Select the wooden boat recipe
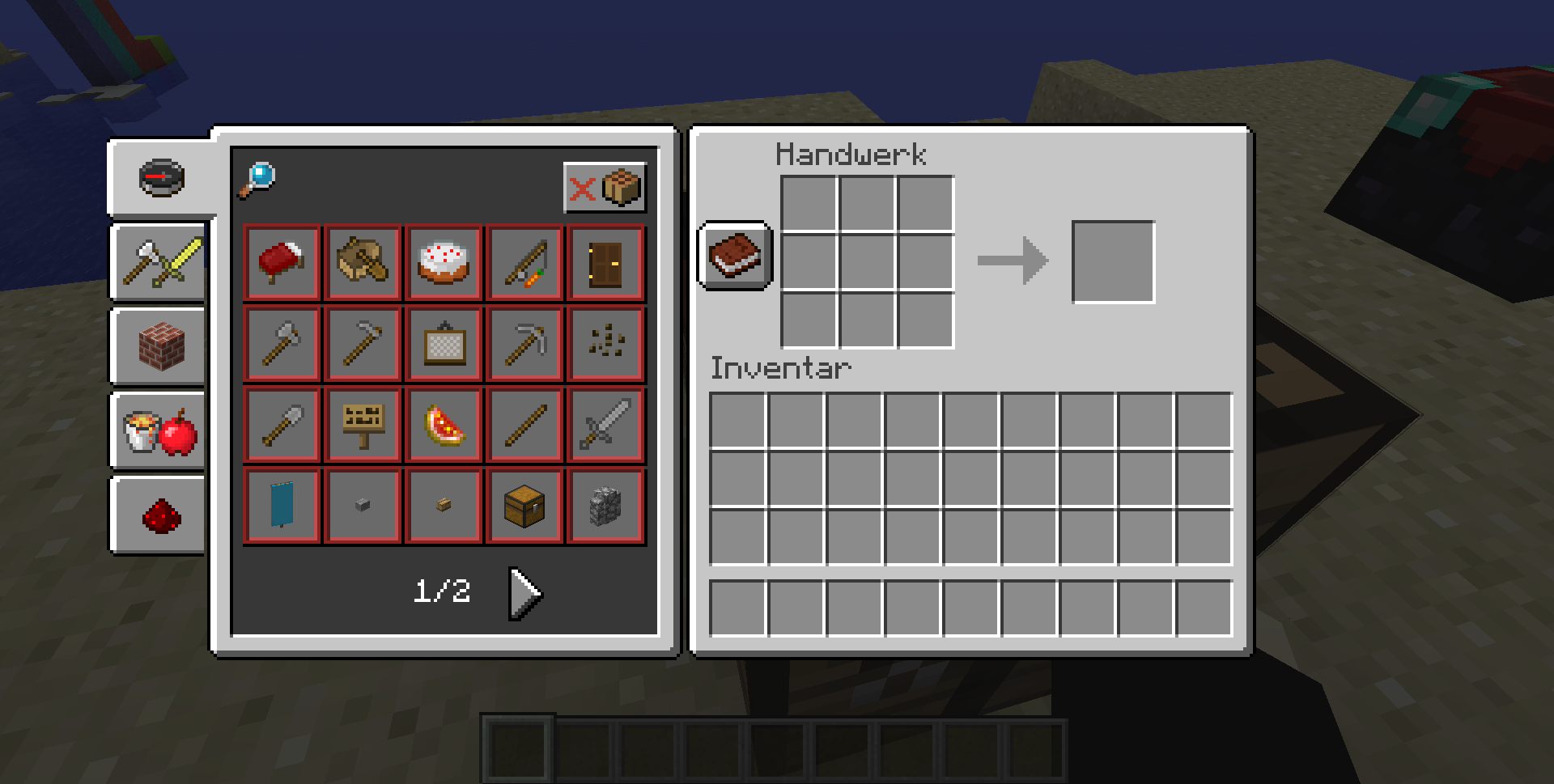The height and width of the screenshot is (784, 1554). coord(363,263)
